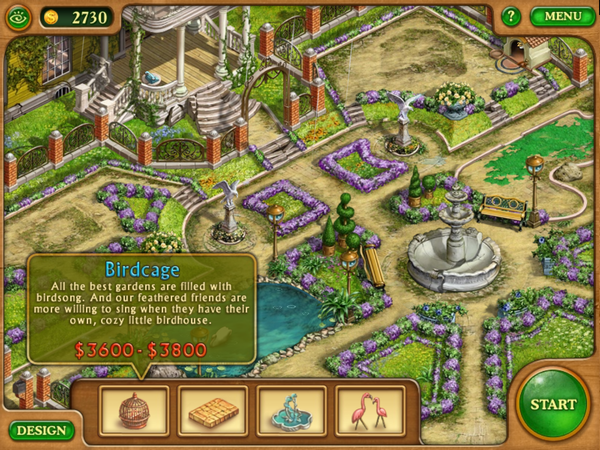Open the game Menu
Image resolution: width=600 pixels, height=450 pixels.
[563, 16]
